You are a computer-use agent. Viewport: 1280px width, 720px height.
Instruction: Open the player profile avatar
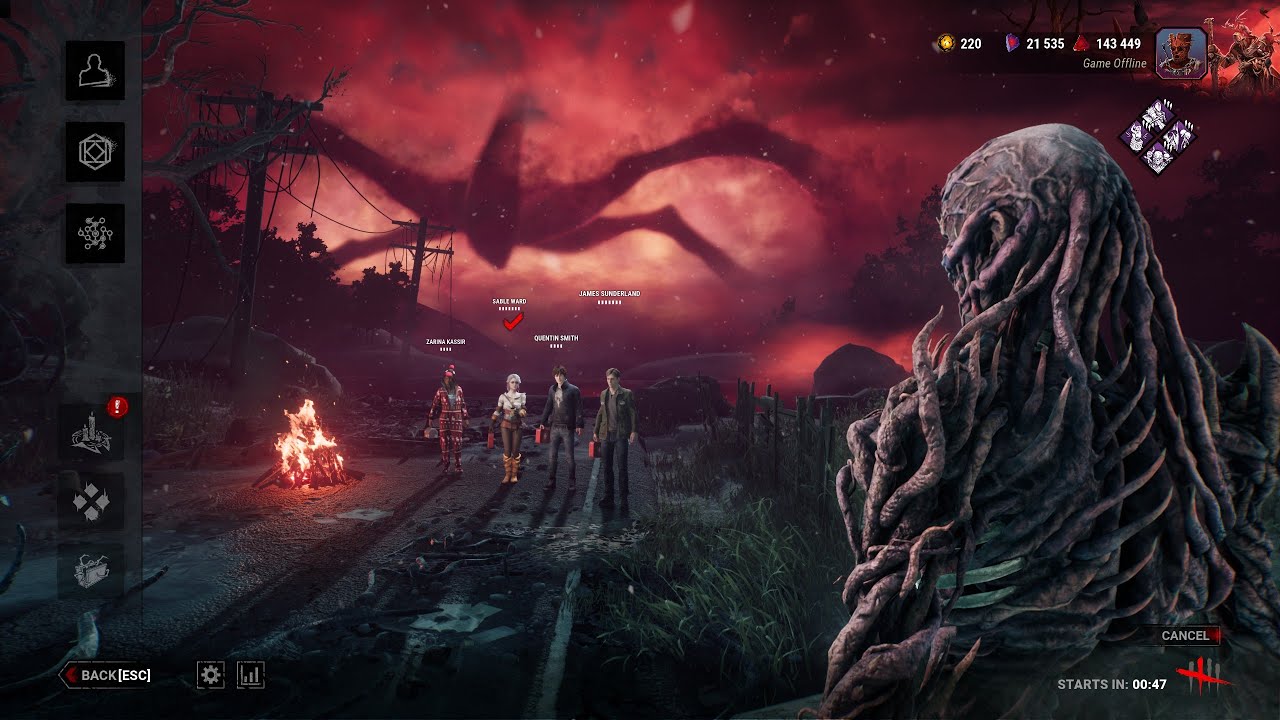1180,52
